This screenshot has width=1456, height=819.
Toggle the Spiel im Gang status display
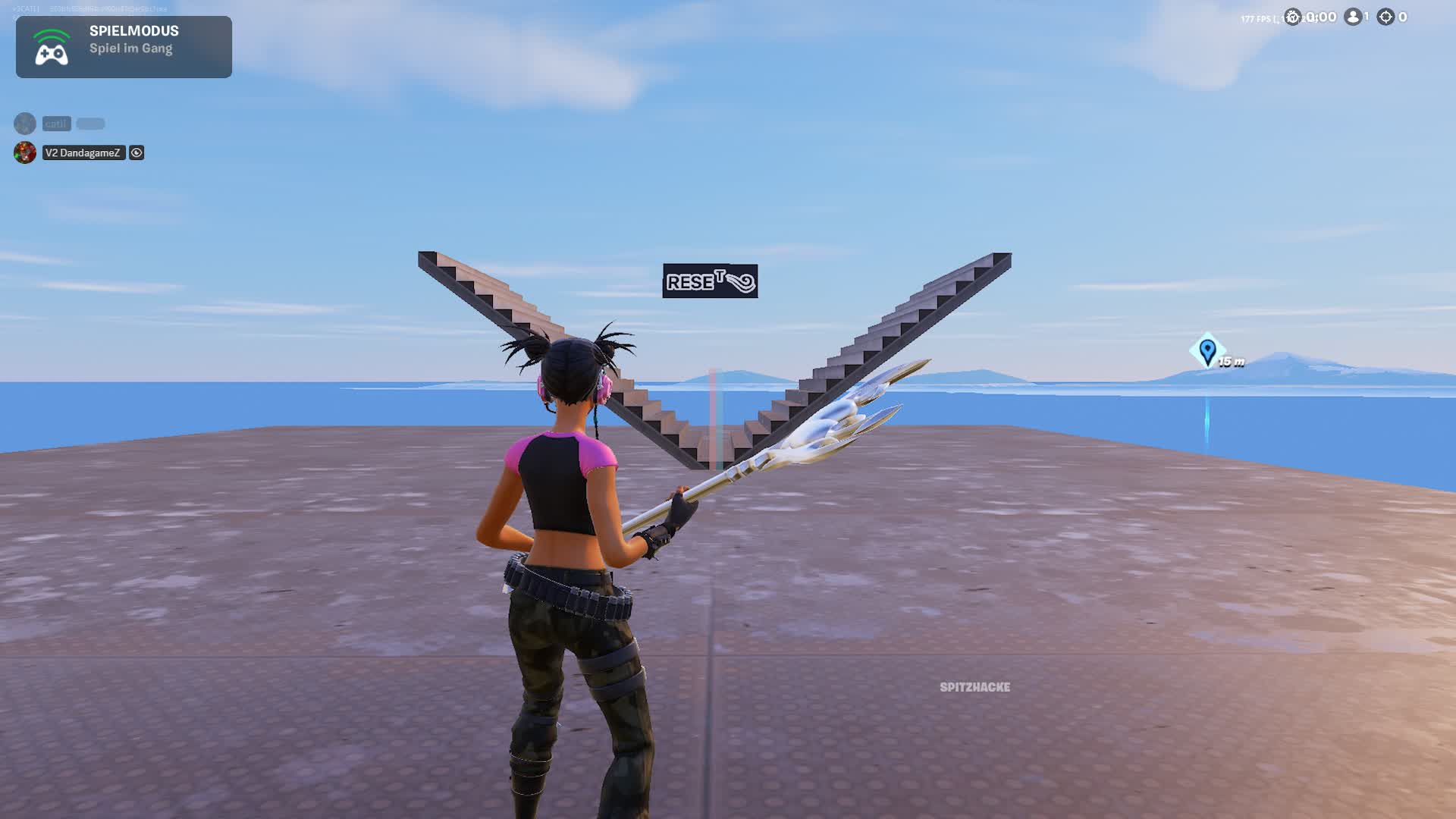click(131, 49)
